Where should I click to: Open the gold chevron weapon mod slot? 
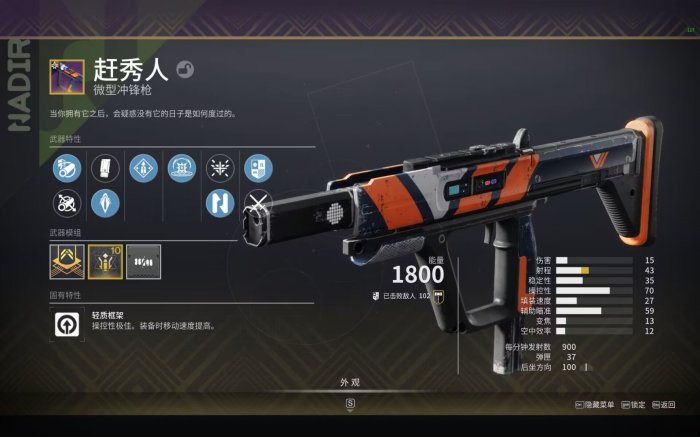[67, 261]
